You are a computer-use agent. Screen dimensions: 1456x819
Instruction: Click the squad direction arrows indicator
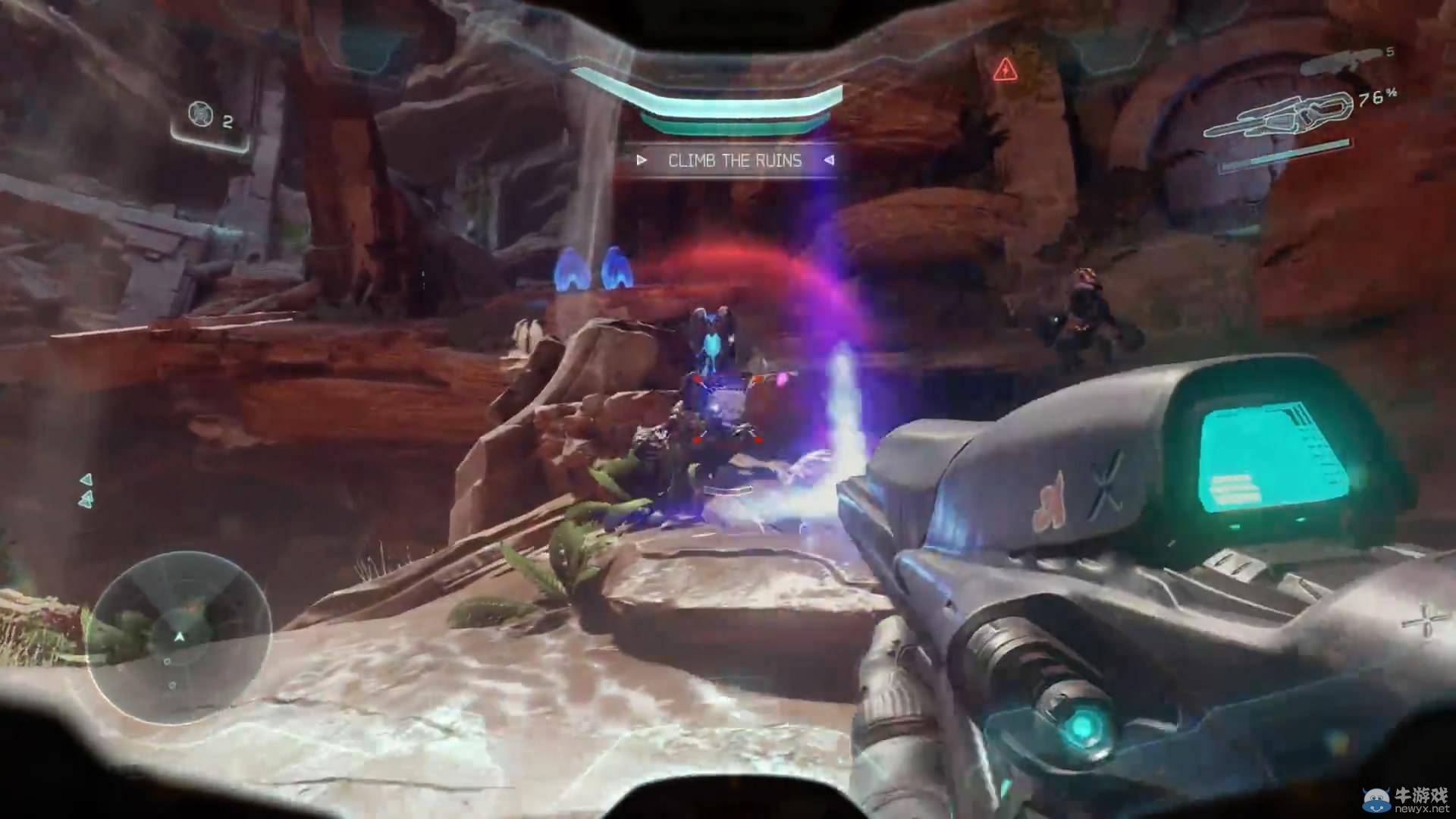coord(86,491)
